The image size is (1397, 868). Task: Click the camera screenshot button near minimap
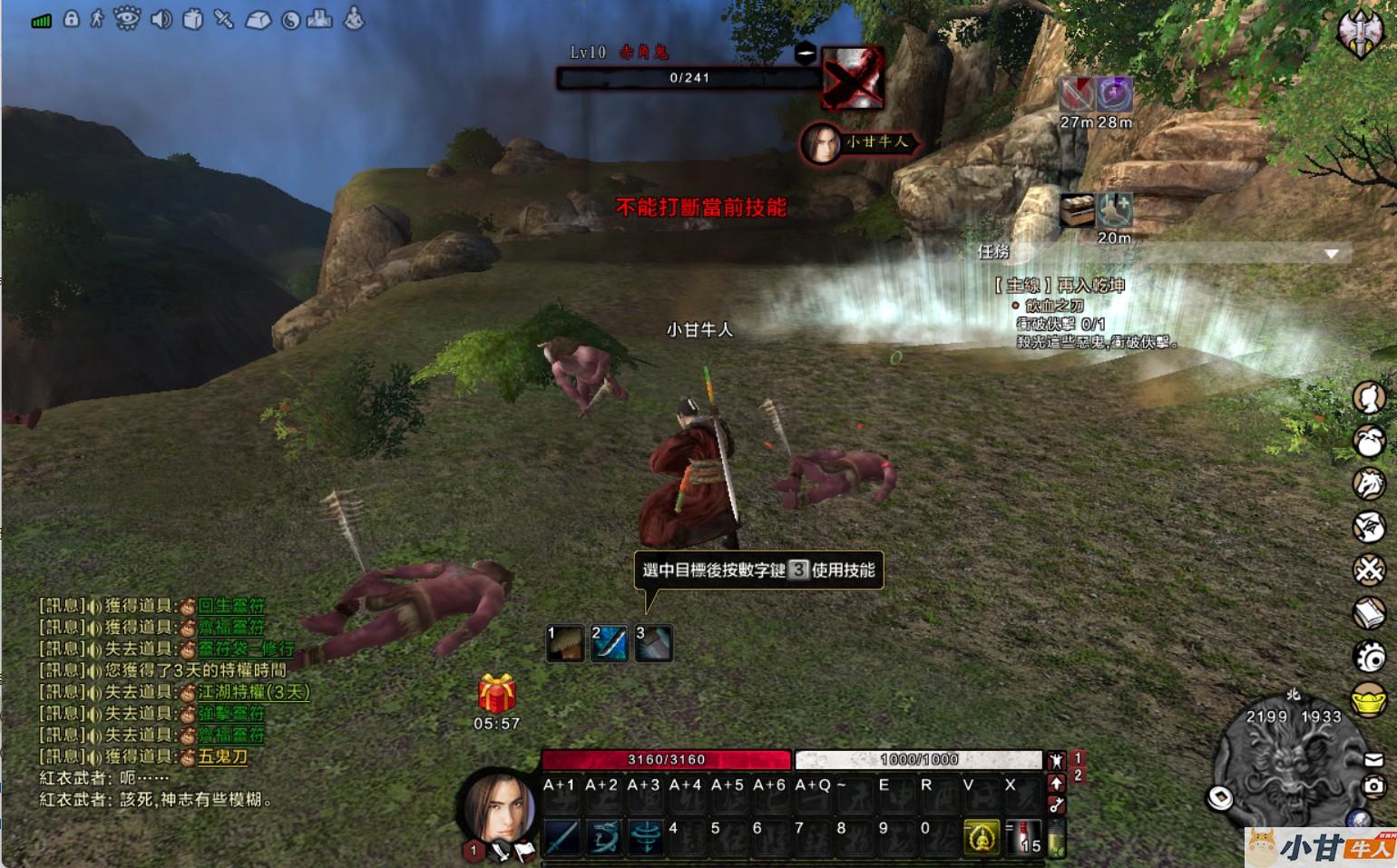click(1373, 786)
